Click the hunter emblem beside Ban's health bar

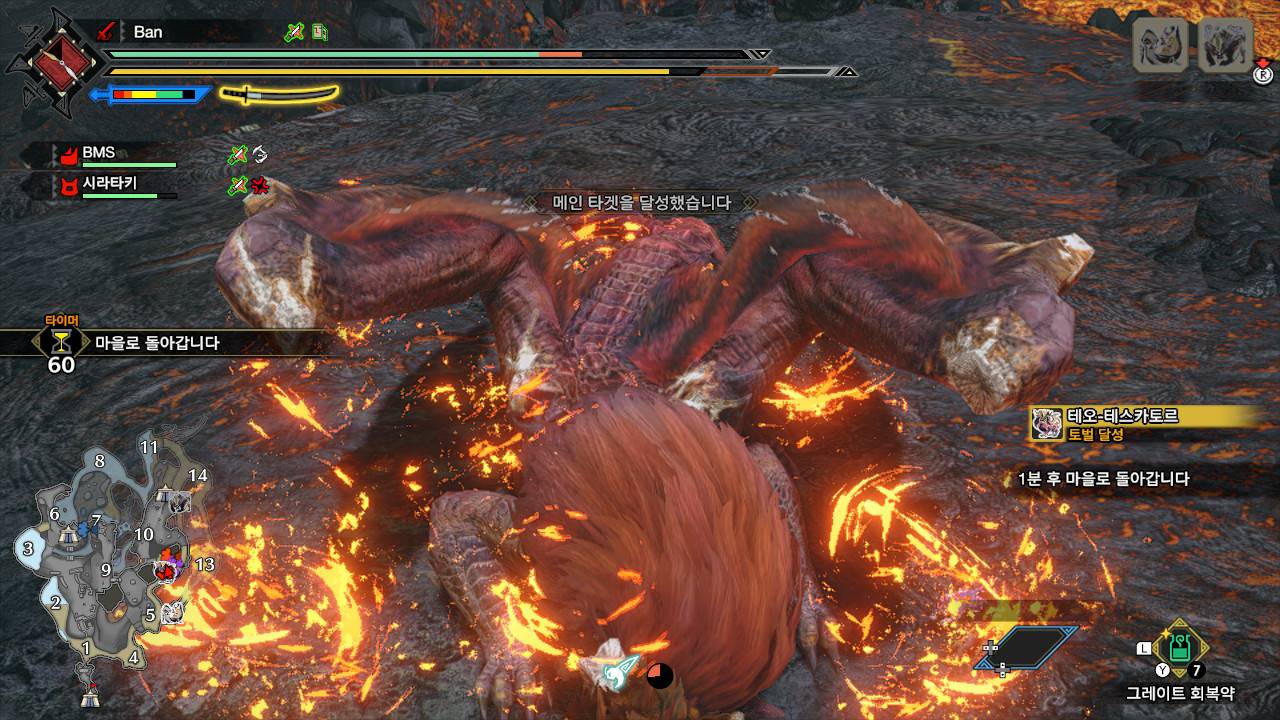(x=53, y=62)
